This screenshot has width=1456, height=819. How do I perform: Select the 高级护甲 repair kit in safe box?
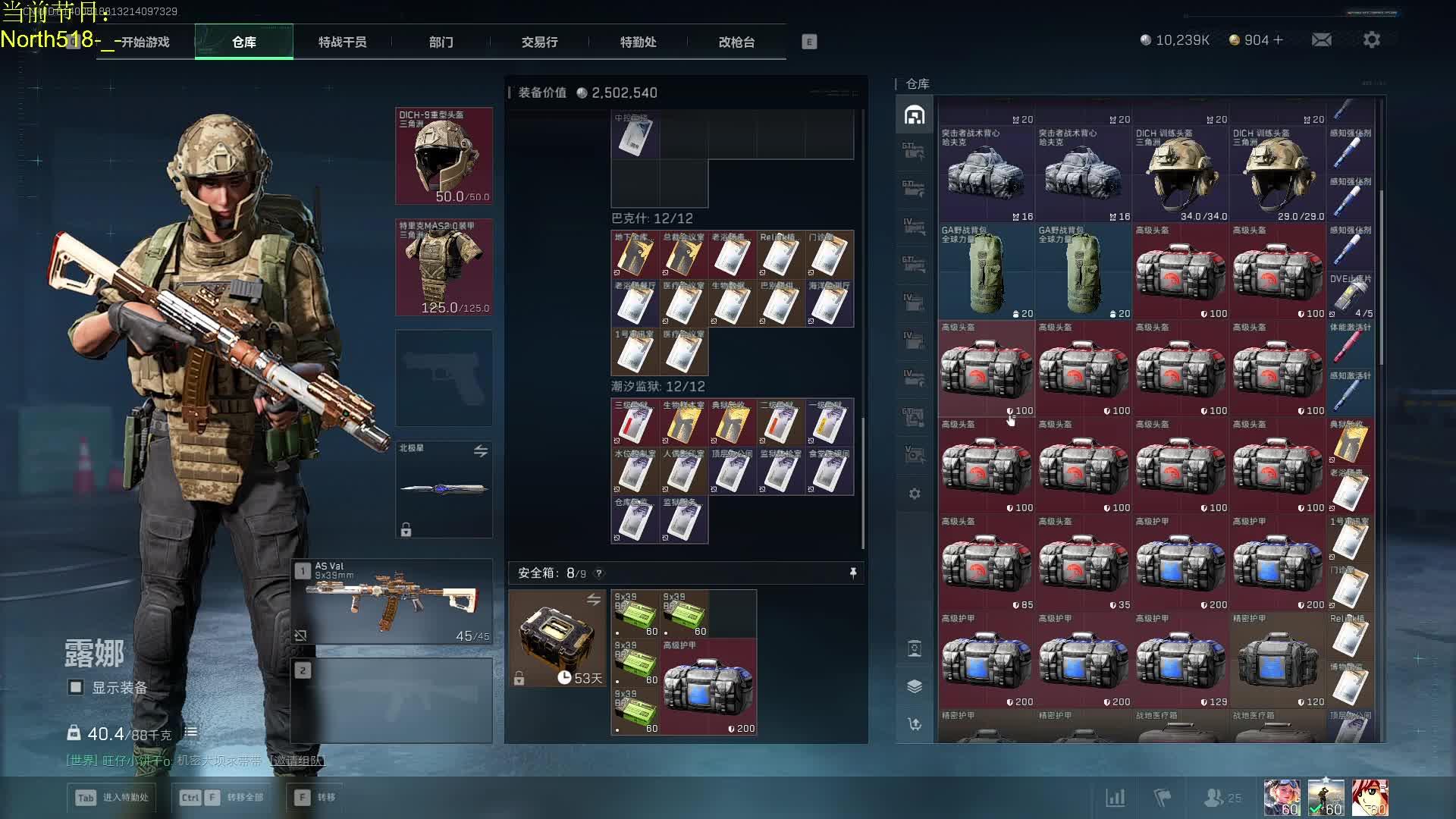click(x=708, y=687)
